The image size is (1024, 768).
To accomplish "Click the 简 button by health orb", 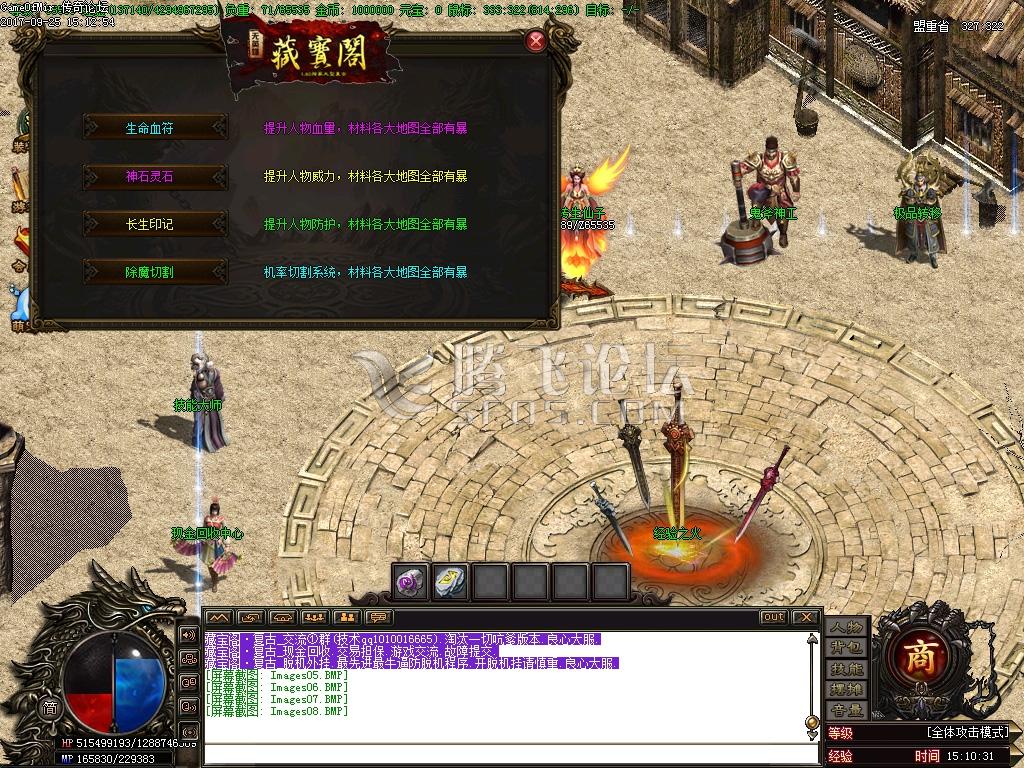I will [x=49, y=707].
